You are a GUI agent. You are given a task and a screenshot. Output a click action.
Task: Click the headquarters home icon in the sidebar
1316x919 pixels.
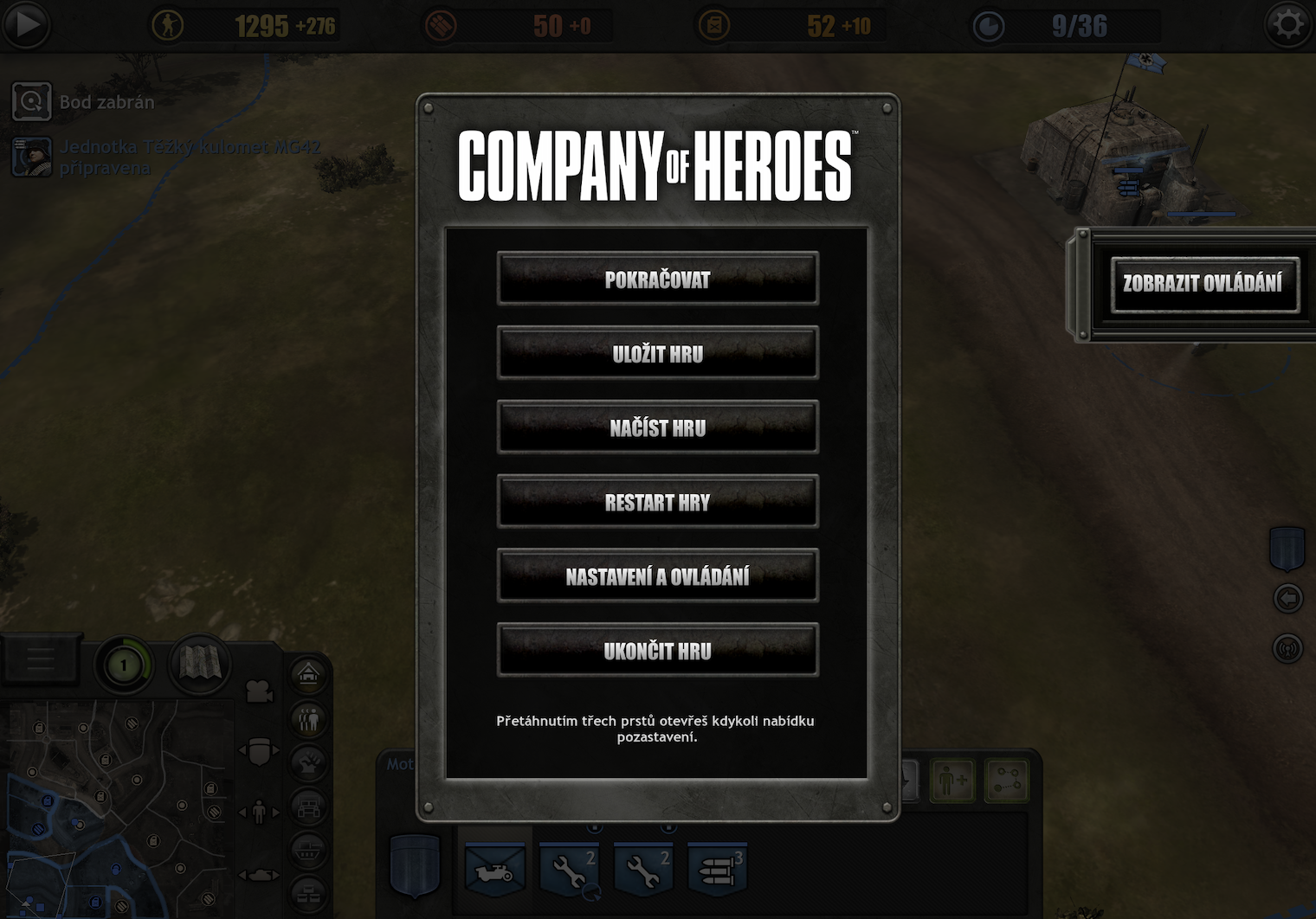[308, 673]
